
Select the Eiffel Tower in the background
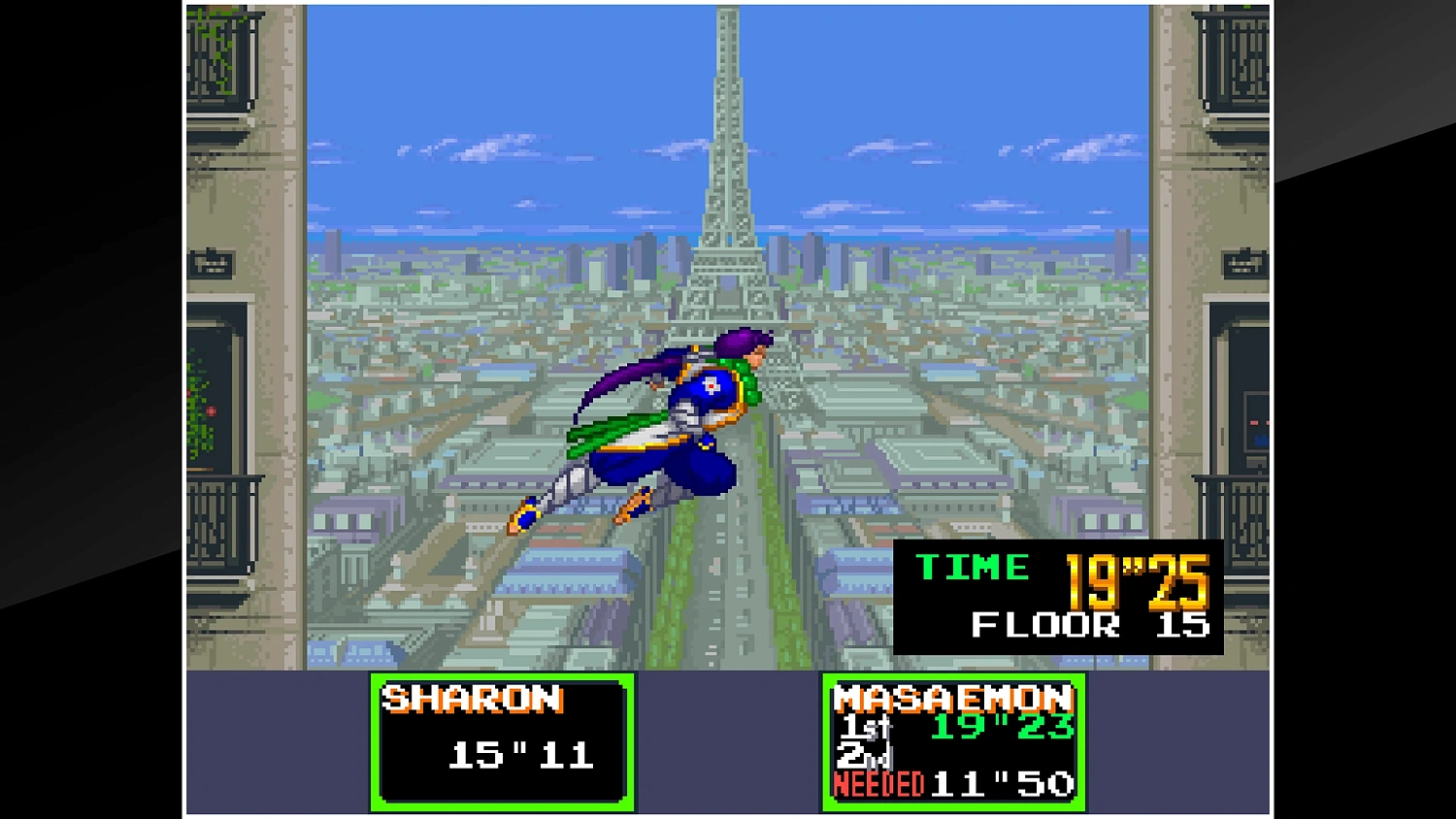[x=726, y=146]
